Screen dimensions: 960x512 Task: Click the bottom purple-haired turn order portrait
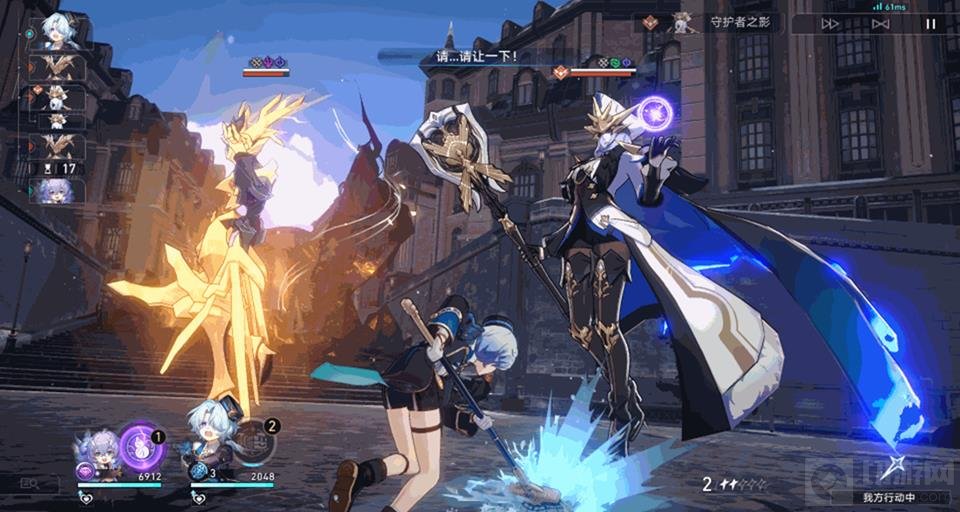point(56,190)
